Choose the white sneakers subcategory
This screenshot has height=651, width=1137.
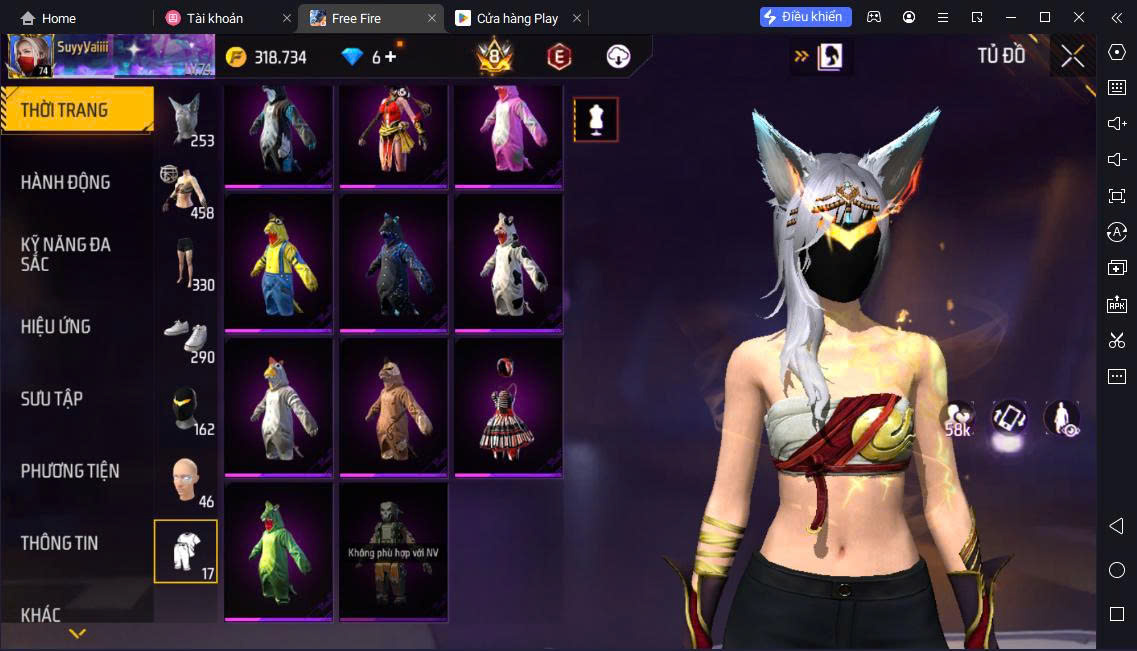(x=186, y=335)
